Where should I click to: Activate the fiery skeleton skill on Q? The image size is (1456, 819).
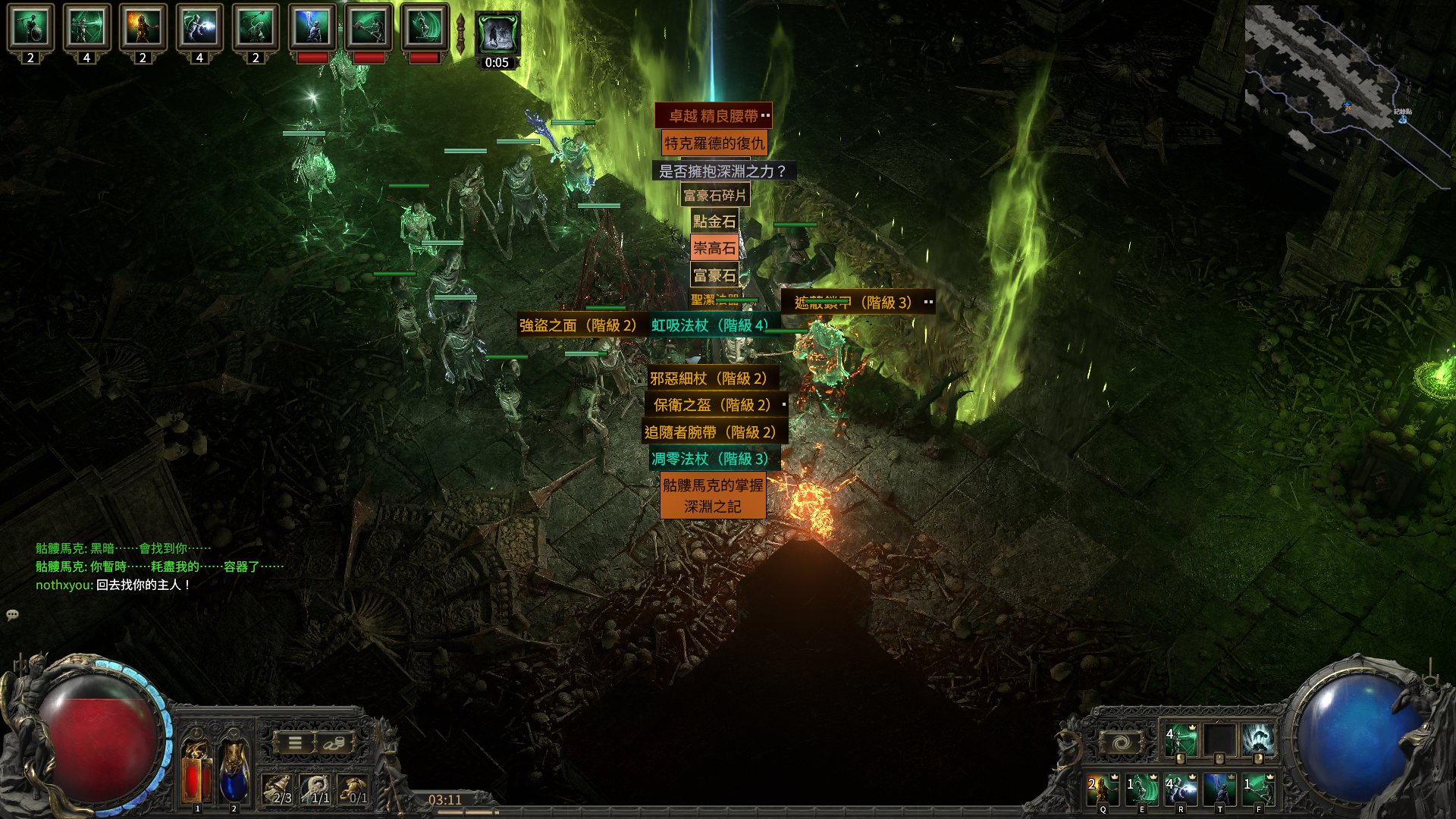coord(1103,789)
